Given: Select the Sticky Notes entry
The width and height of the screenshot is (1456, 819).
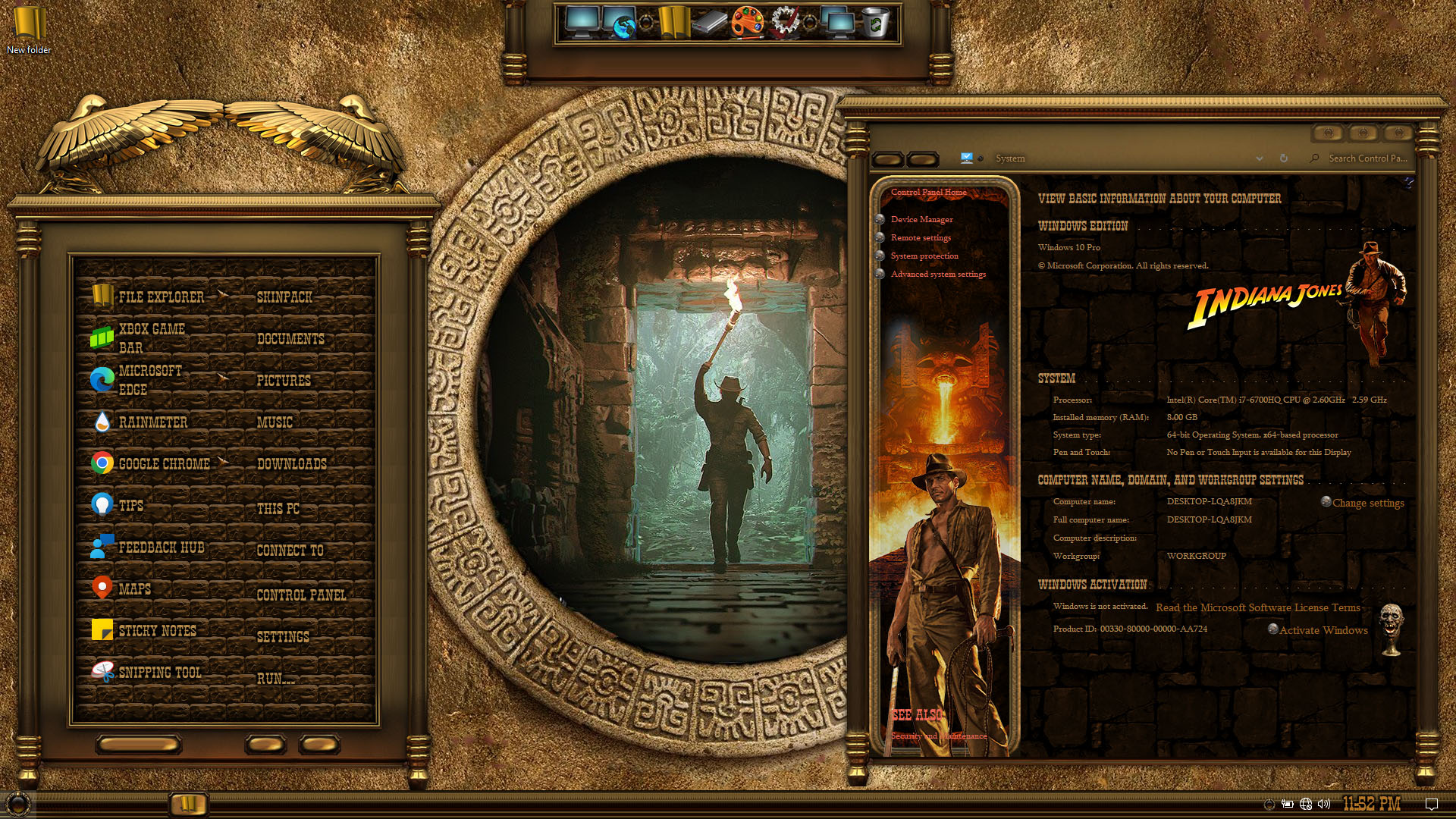Looking at the screenshot, I should pos(156,630).
